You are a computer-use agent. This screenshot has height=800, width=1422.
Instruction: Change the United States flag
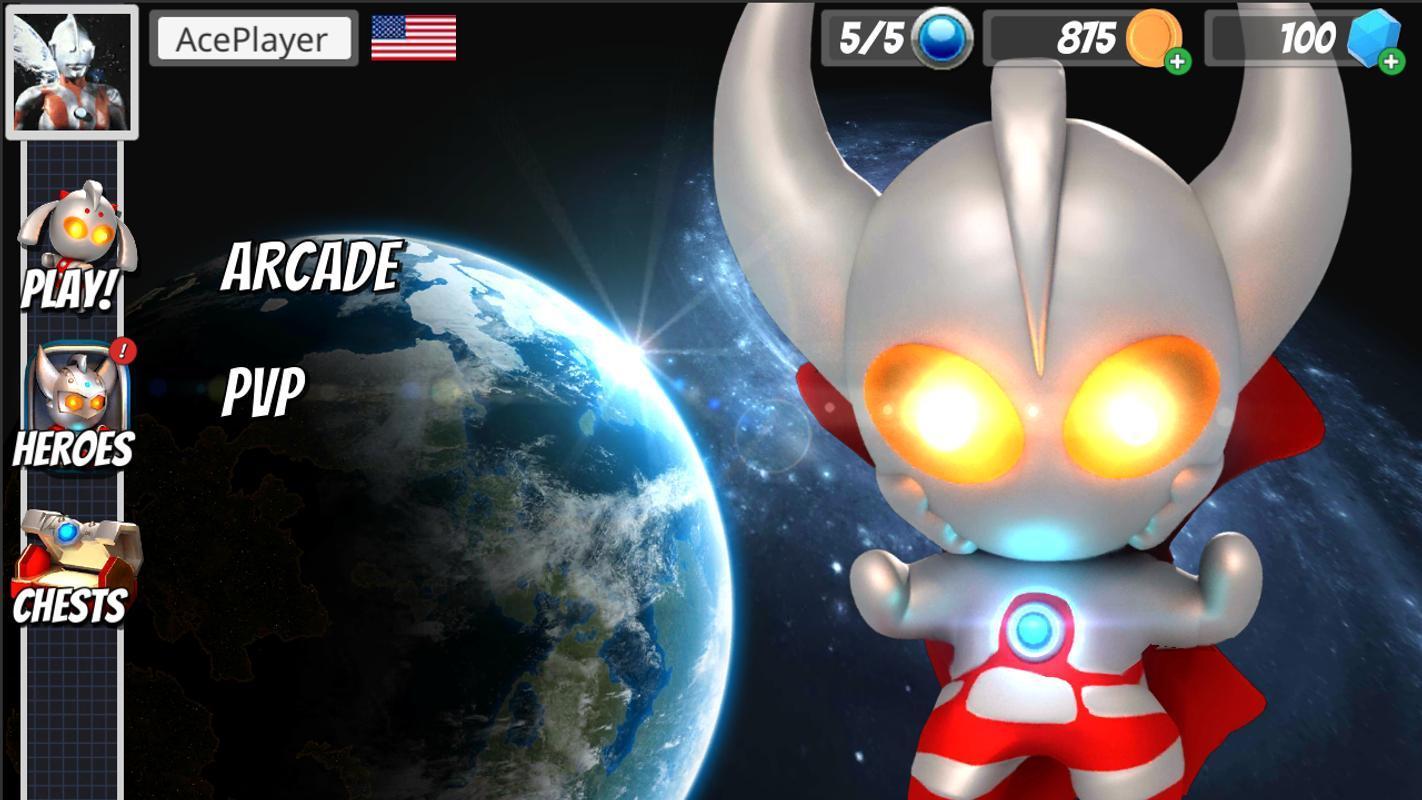click(413, 38)
